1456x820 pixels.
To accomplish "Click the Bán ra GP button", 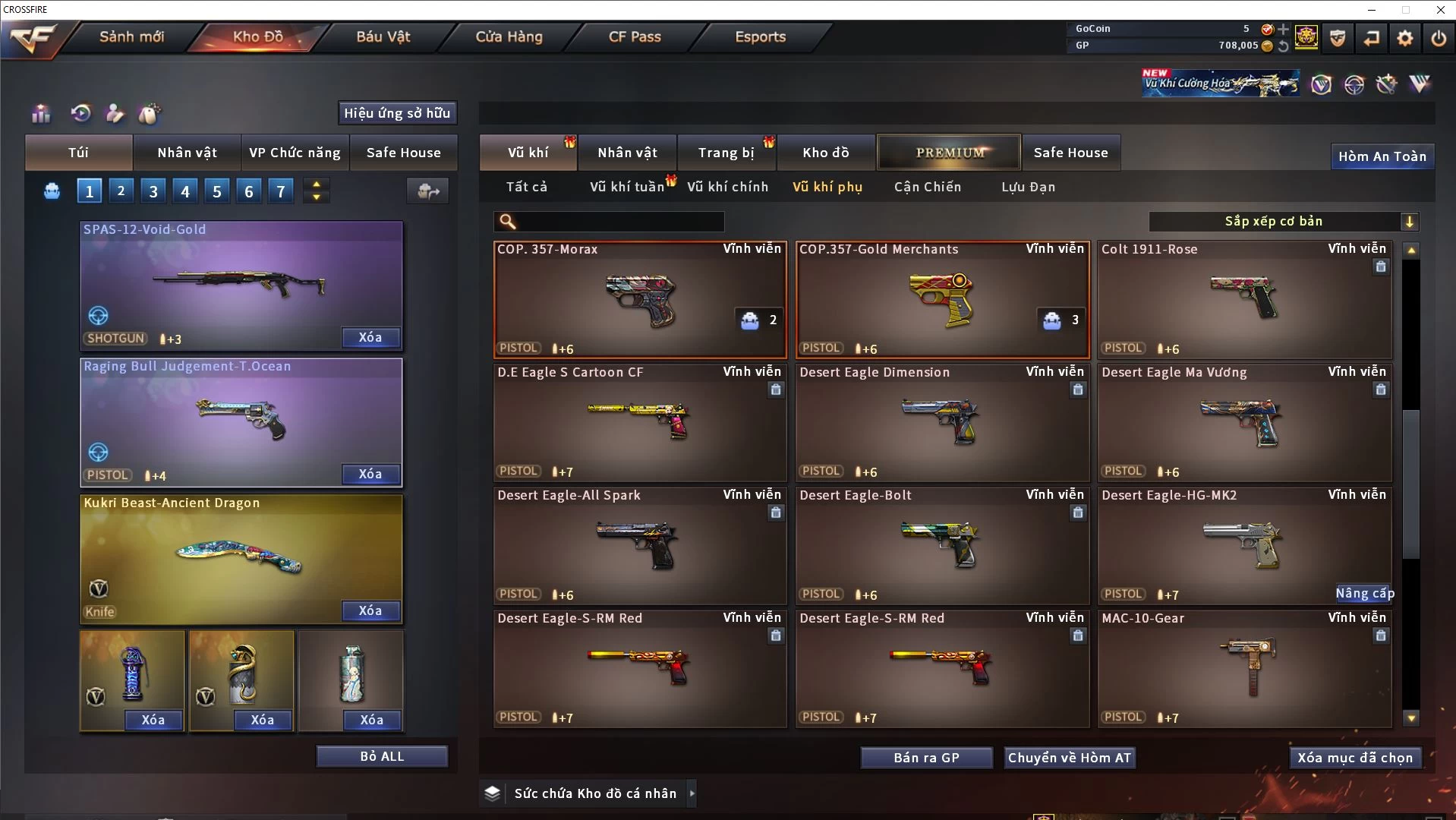I will [926, 758].
